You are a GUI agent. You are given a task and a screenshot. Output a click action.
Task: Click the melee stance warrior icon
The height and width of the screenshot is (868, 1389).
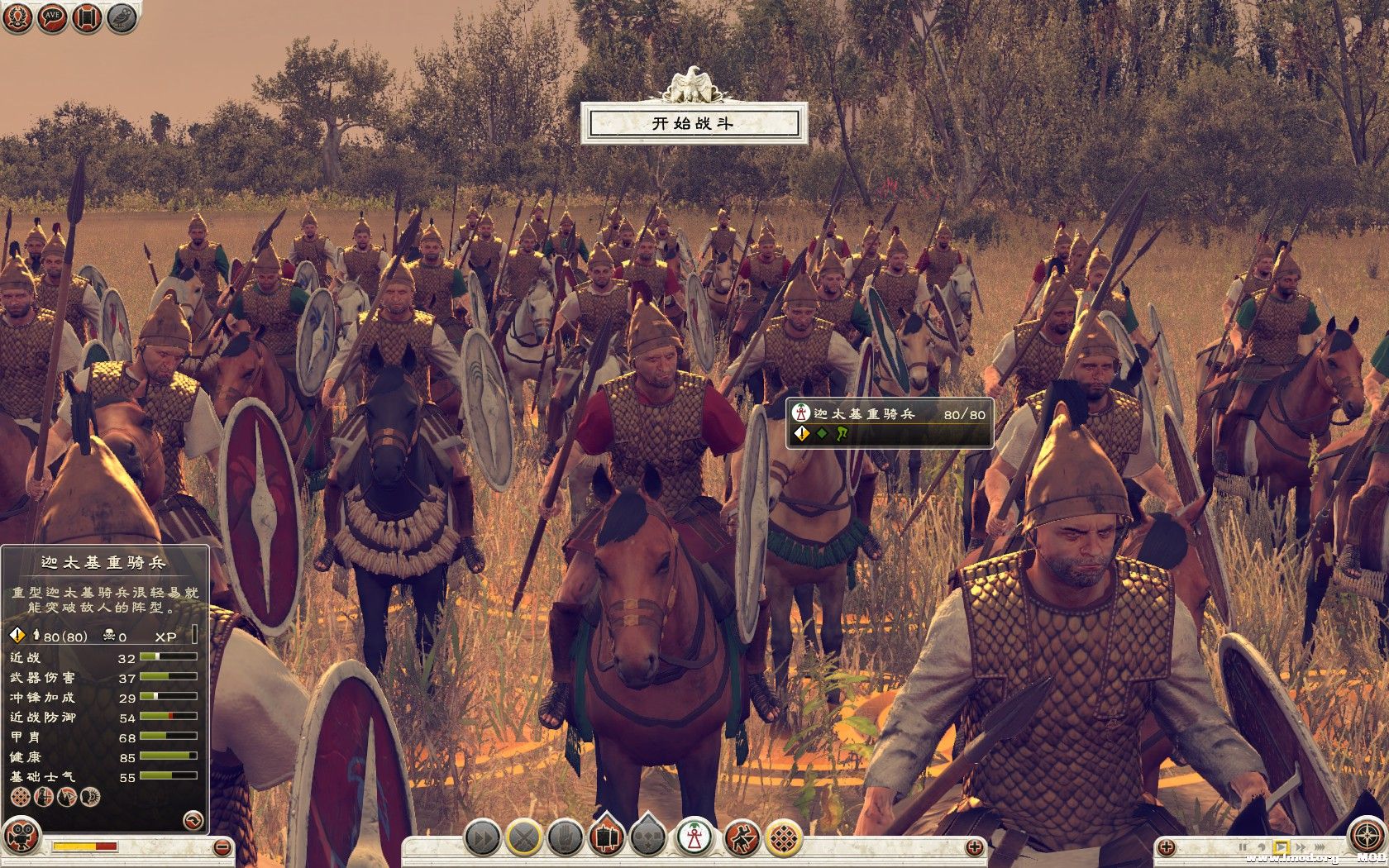tap(740, 838)
